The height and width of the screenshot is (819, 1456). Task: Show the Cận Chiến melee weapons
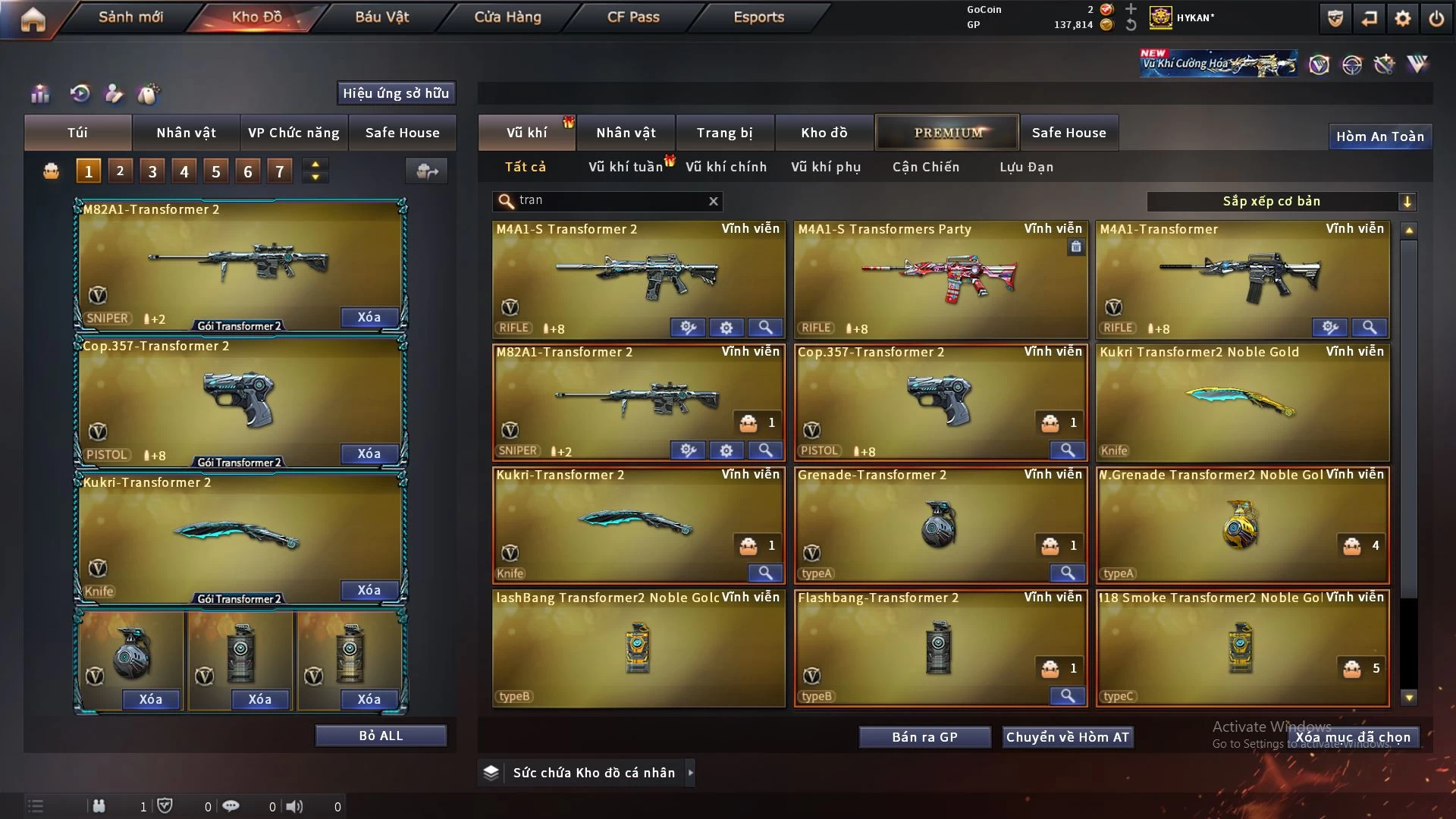(x=925, y=167)
